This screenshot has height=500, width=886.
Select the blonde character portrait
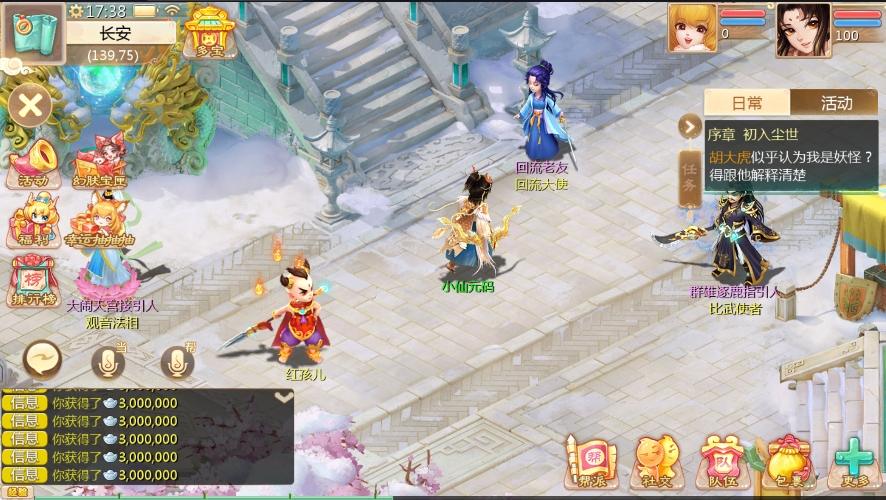[x=692, y=28]
